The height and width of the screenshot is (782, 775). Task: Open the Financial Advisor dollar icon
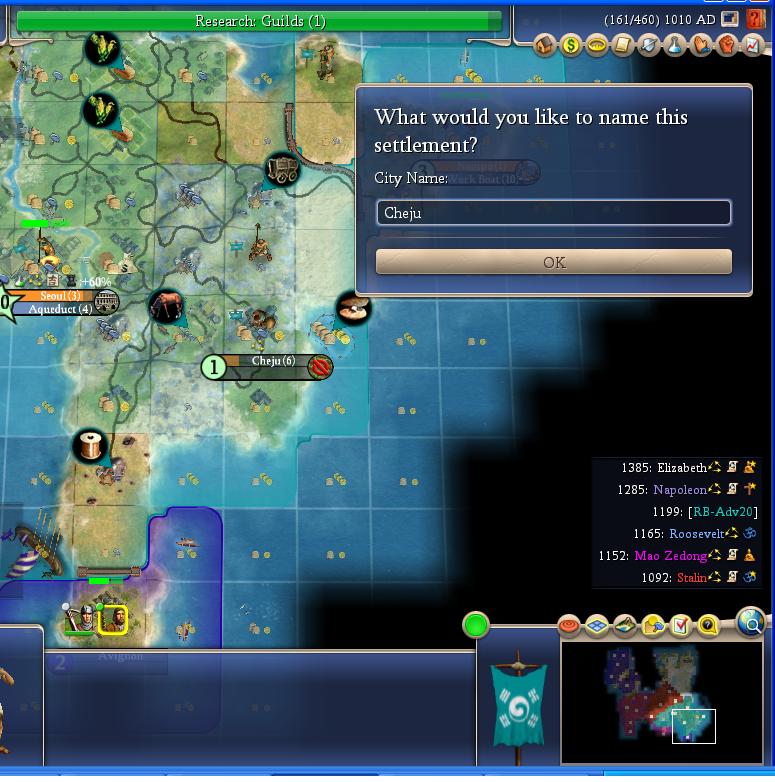click(x=571, y=45)
